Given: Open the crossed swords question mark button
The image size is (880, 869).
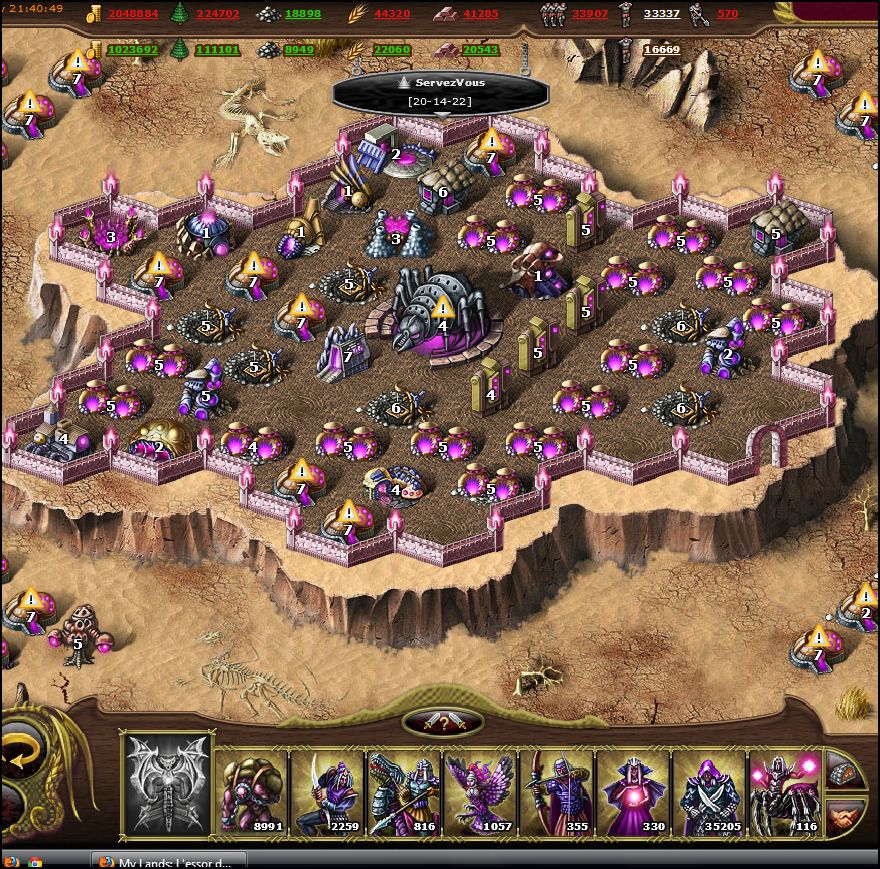Looking at the screenshot, I should pos(442,723).
